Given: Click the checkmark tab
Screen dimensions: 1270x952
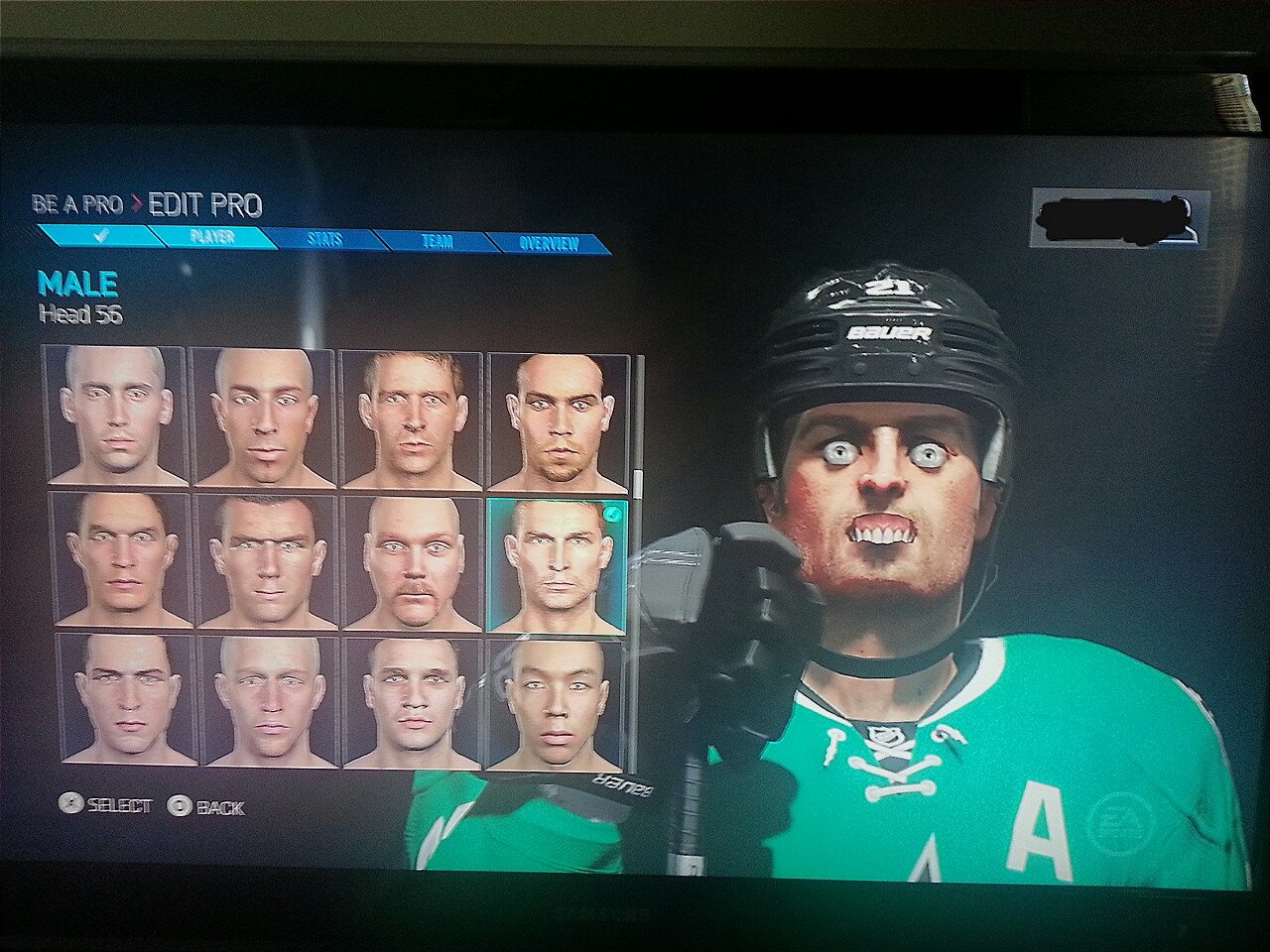Looking at the screenshot, I should 99,236.
